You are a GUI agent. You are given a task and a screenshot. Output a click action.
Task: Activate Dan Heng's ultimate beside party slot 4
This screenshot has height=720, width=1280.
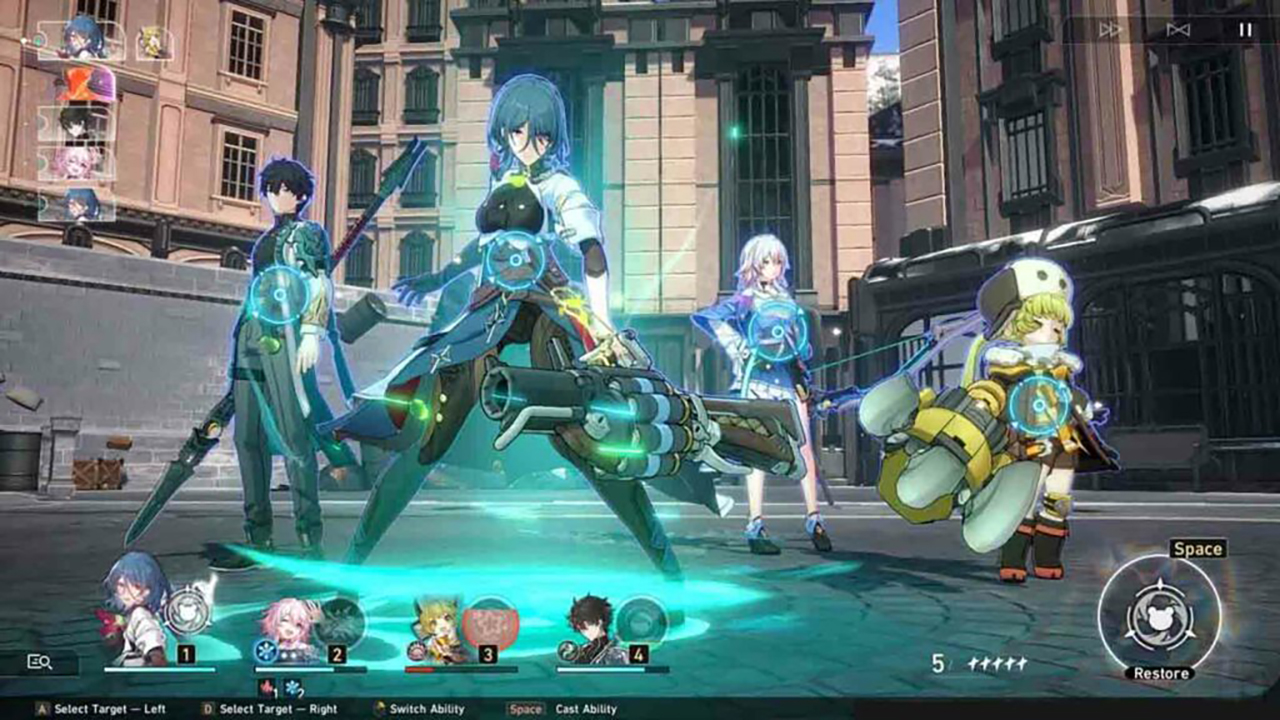click(x=640, y=620)
